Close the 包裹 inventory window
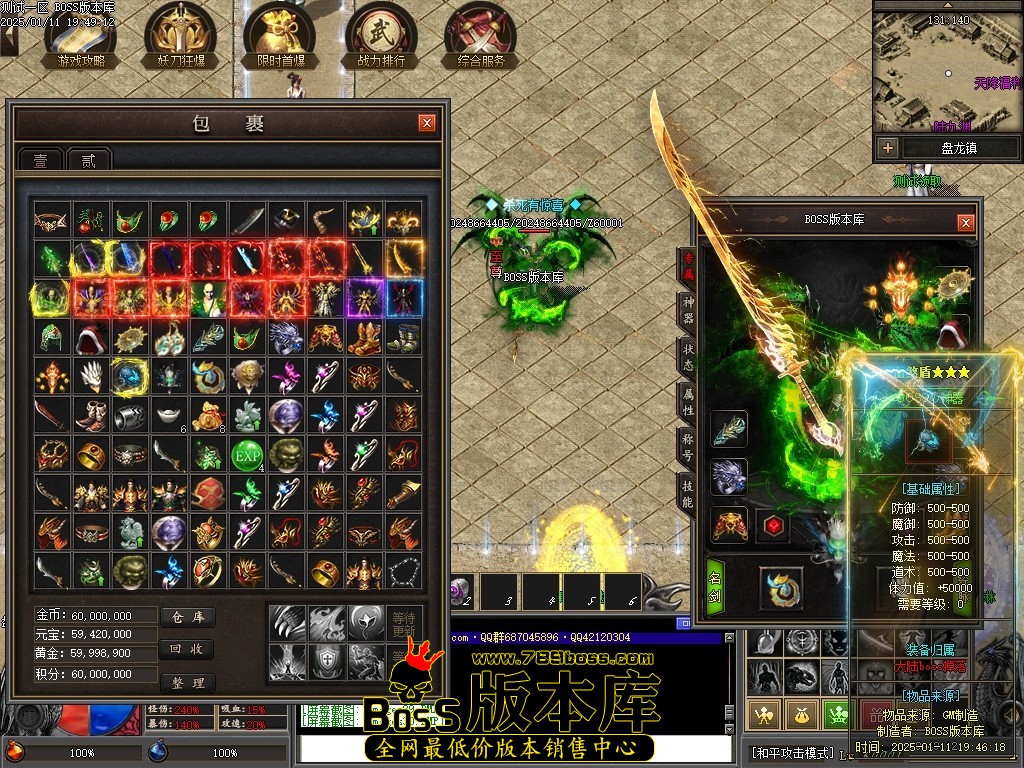Viewport: 1024px width, 768px height. click(x=427, y=123)
